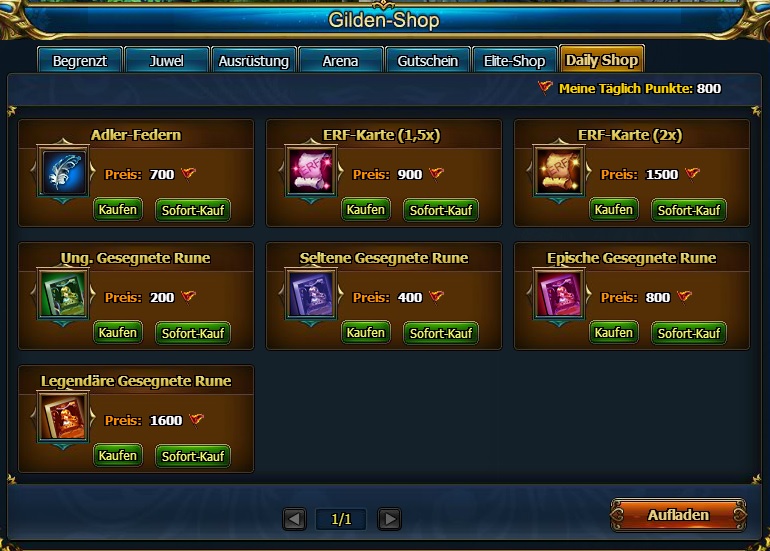Choose Sofort-Kauf for Legendäre Gesegnete Rune

coord(193,456)
